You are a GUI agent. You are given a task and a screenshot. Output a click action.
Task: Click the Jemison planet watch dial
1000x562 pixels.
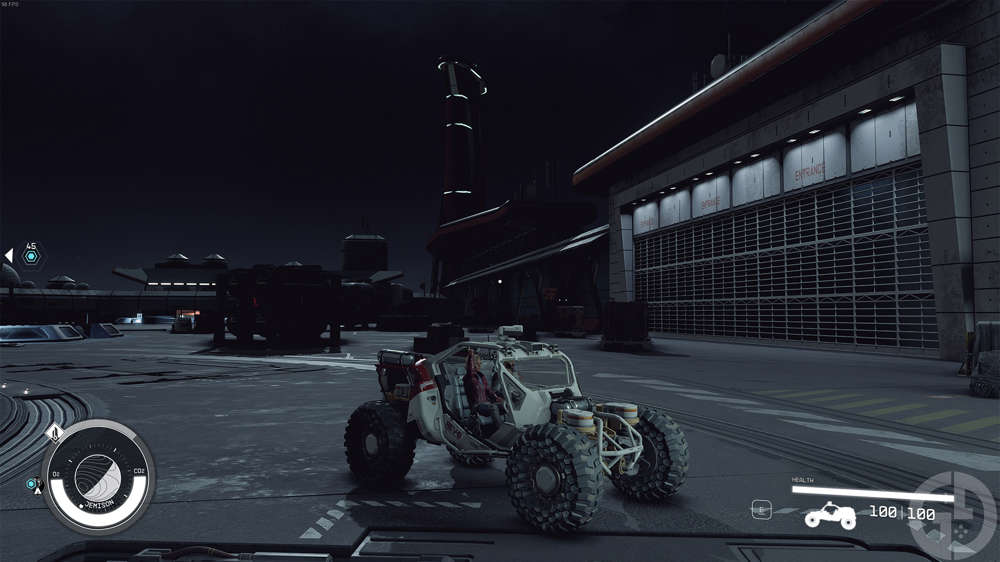click(x=97, y=476)
